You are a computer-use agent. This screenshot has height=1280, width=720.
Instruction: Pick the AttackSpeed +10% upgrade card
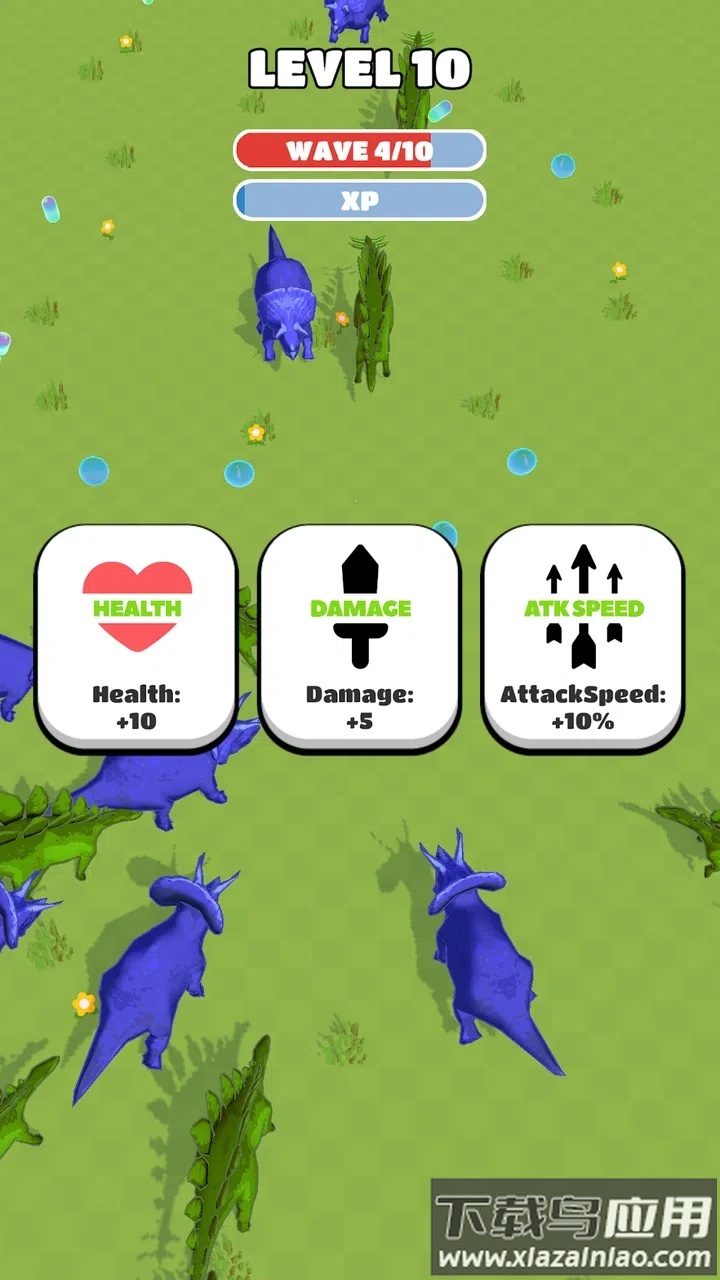click(x=583, y=637)
